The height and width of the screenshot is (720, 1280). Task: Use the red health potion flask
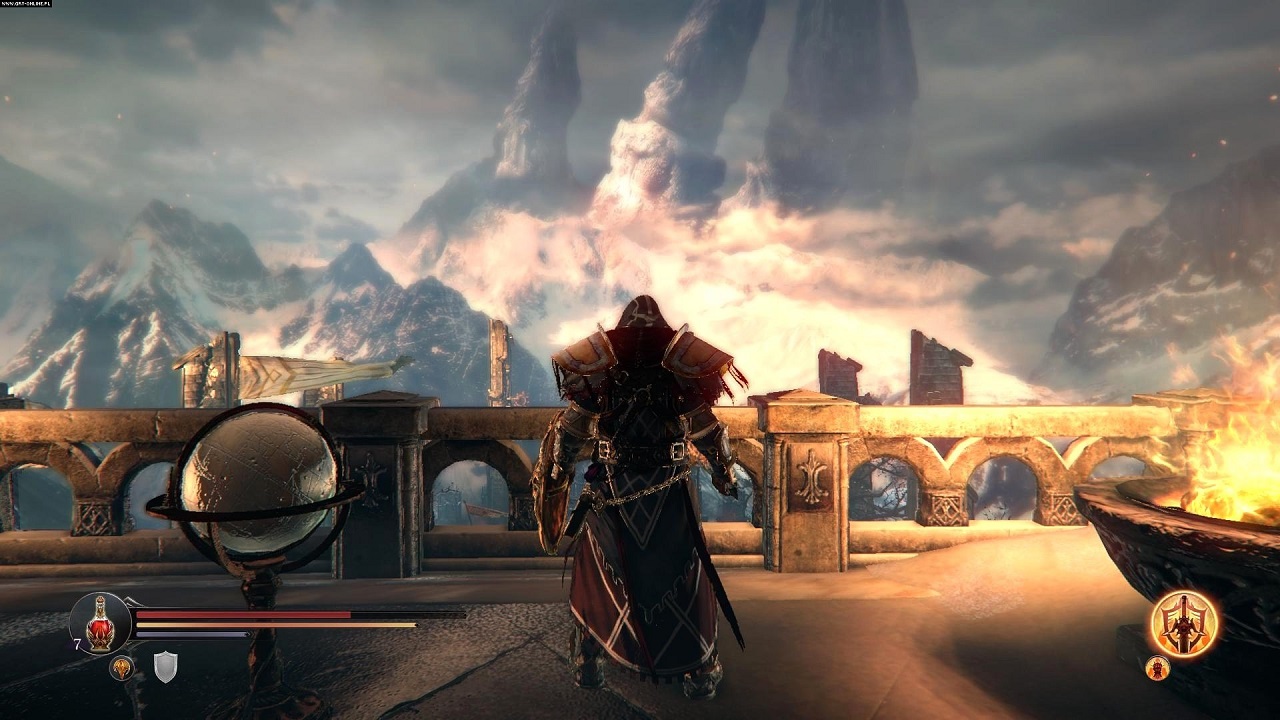pyautogui.click(x=100, y=624)
